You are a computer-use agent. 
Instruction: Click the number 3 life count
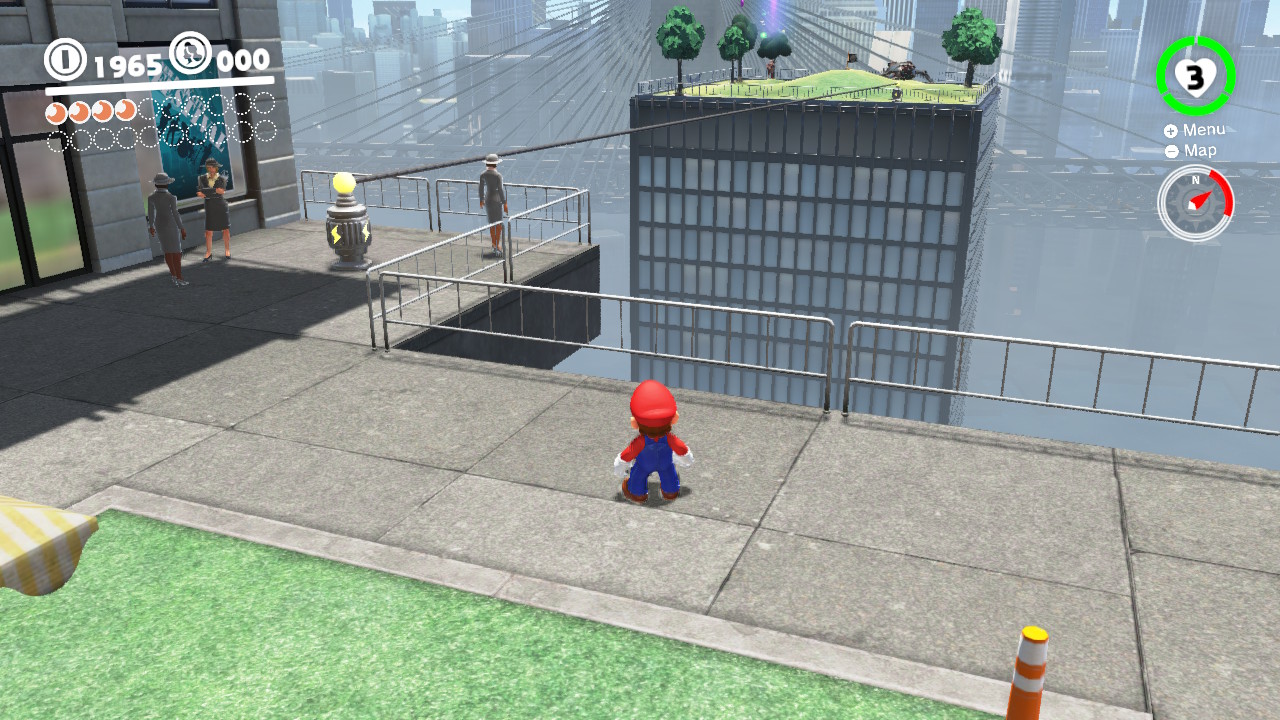1195,76
